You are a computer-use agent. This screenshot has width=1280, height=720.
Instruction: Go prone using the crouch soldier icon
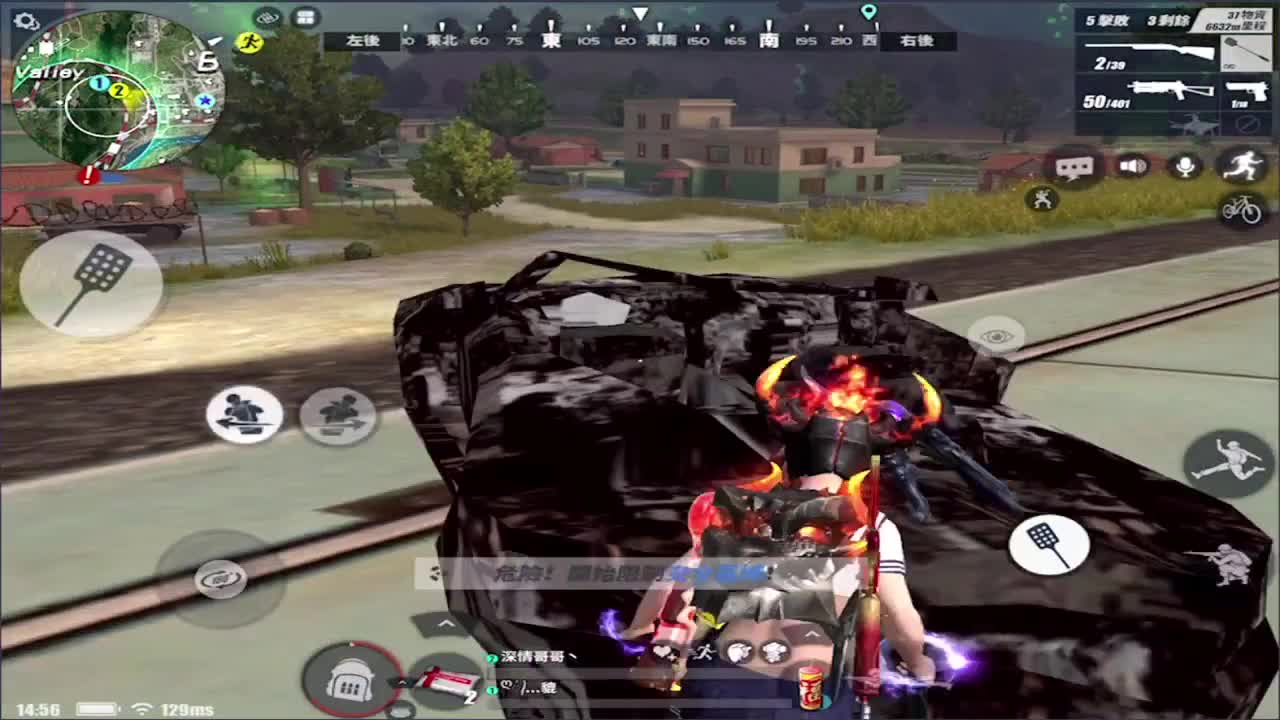[1230, 565]
